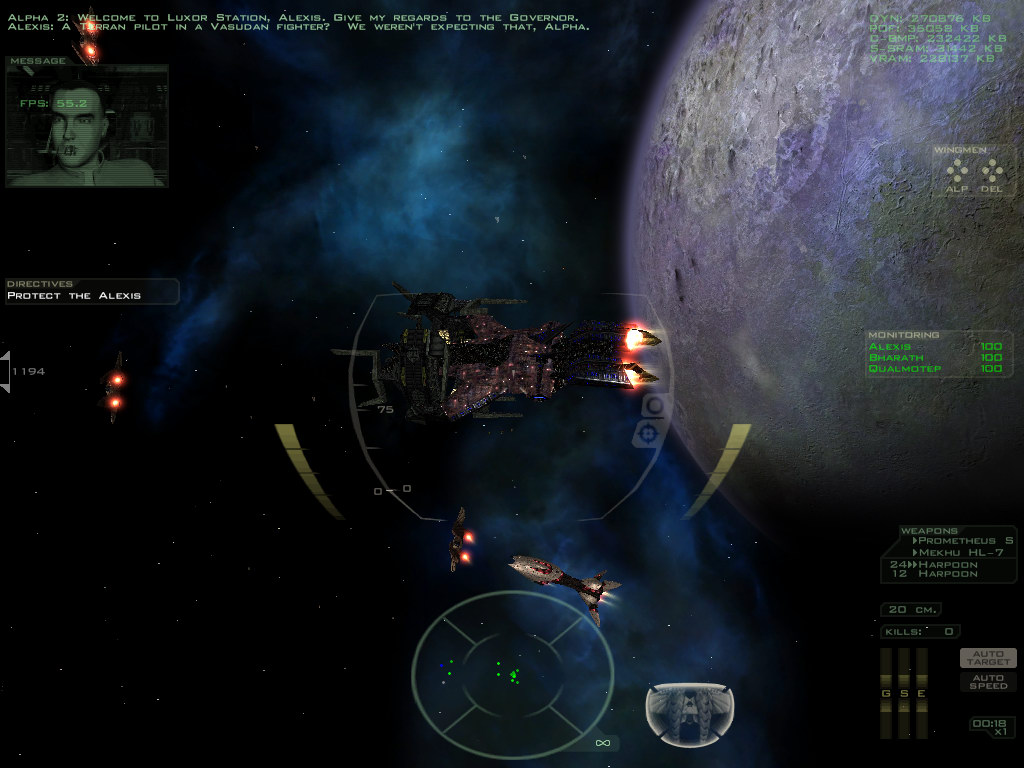Click the Protect the Alexis directive
The image size is (1024, 768).
tap(74, 296)
